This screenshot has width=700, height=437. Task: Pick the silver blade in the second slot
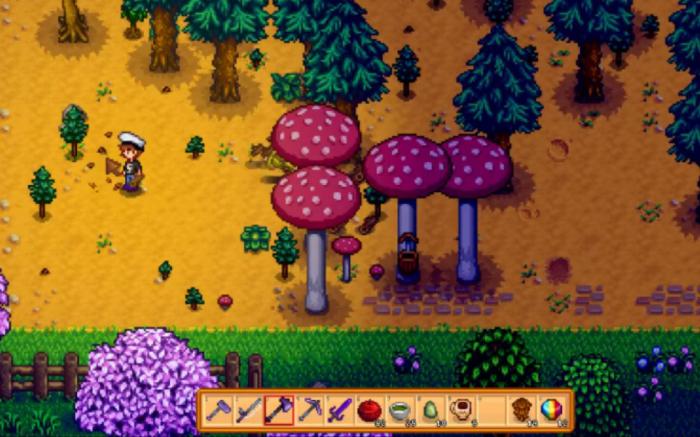(248, 410)
